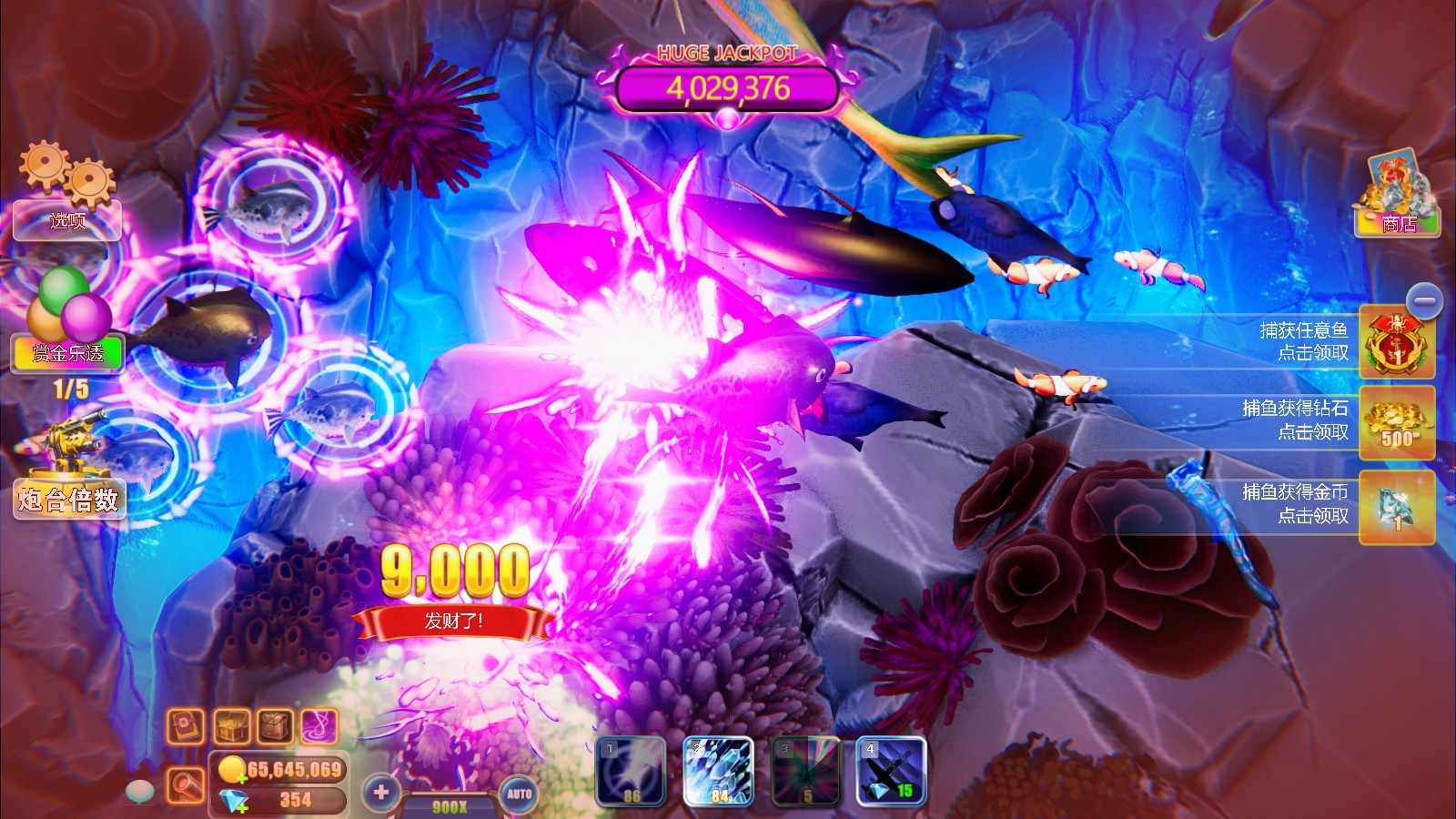The image size is (1456, 819).
Task: Collapse the quest panel with the minus button
Action: pos(1423,299)
